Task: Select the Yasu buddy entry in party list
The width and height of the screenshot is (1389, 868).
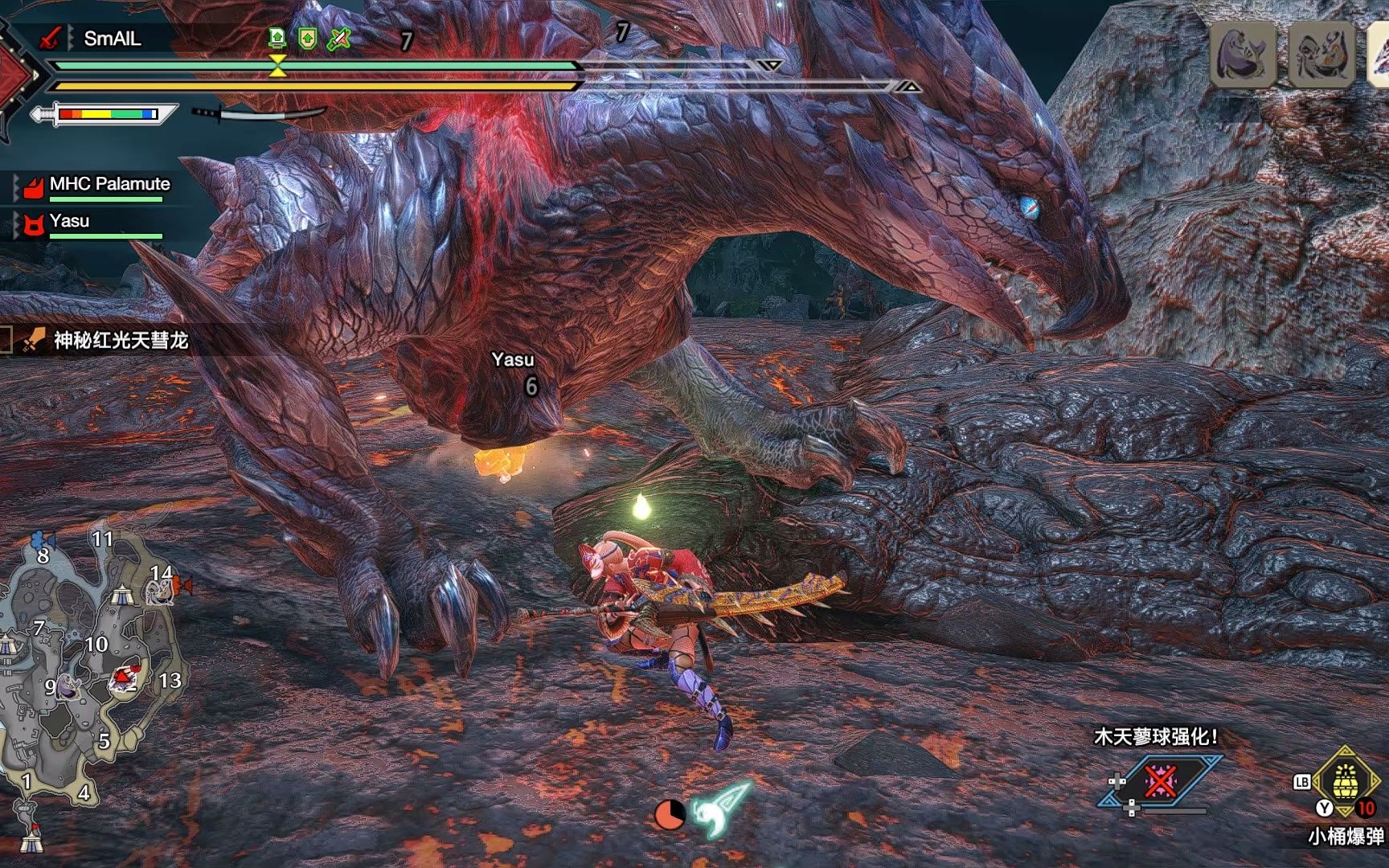Action: click(x=69, y=221)
